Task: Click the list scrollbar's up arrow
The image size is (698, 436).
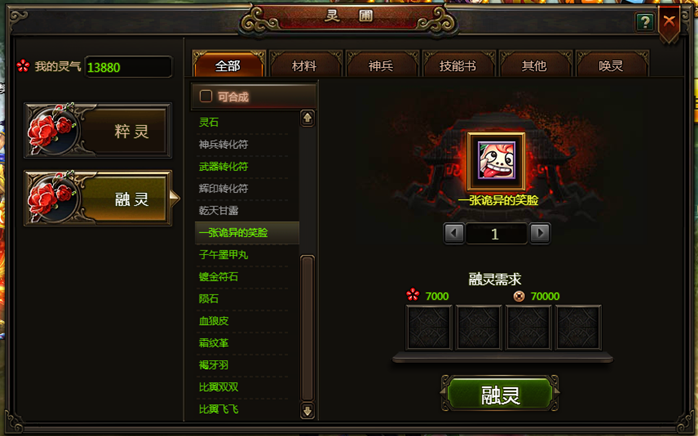Action: (307, 118)
